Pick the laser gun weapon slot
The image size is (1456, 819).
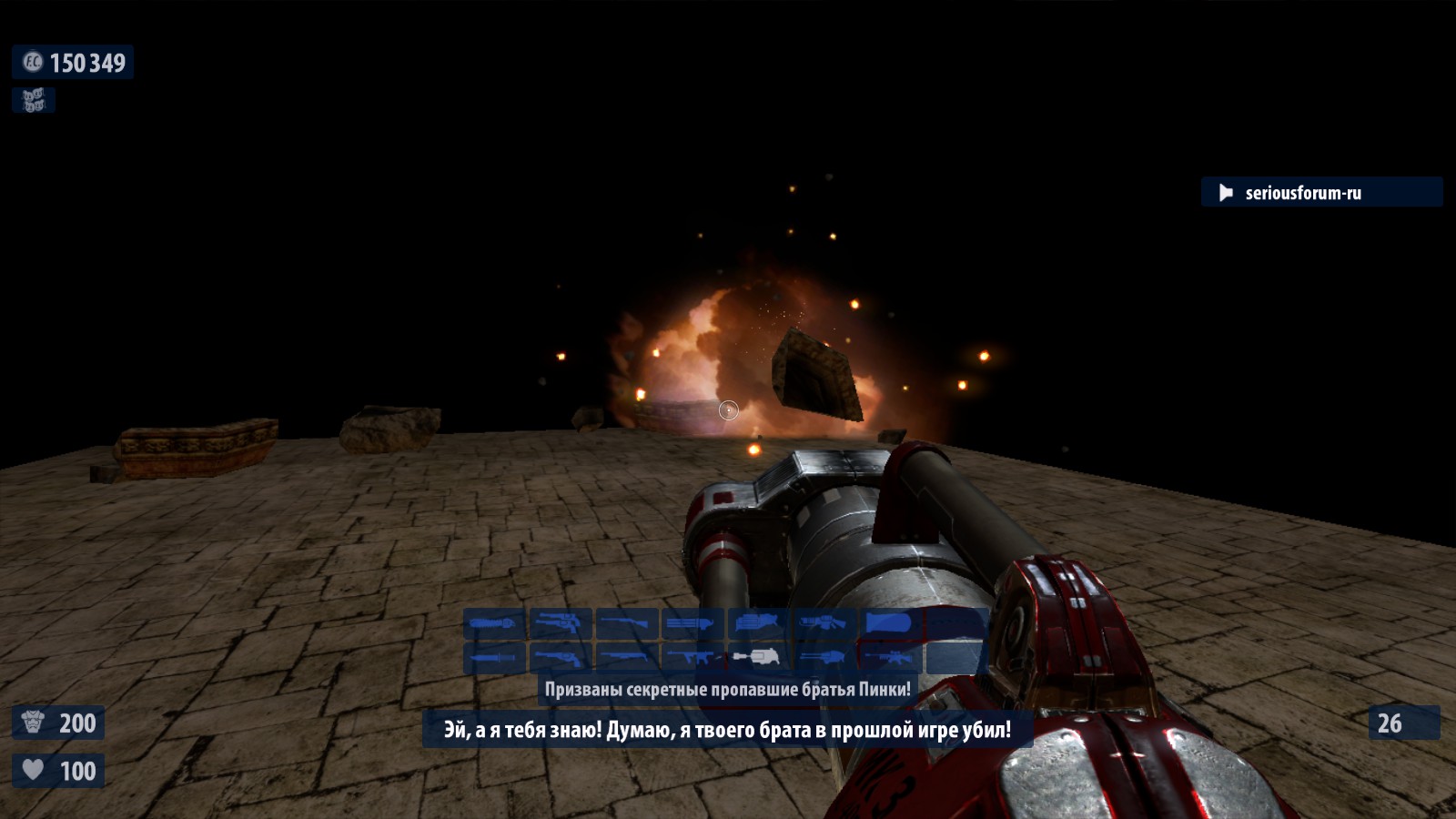(x=824, y=624)
